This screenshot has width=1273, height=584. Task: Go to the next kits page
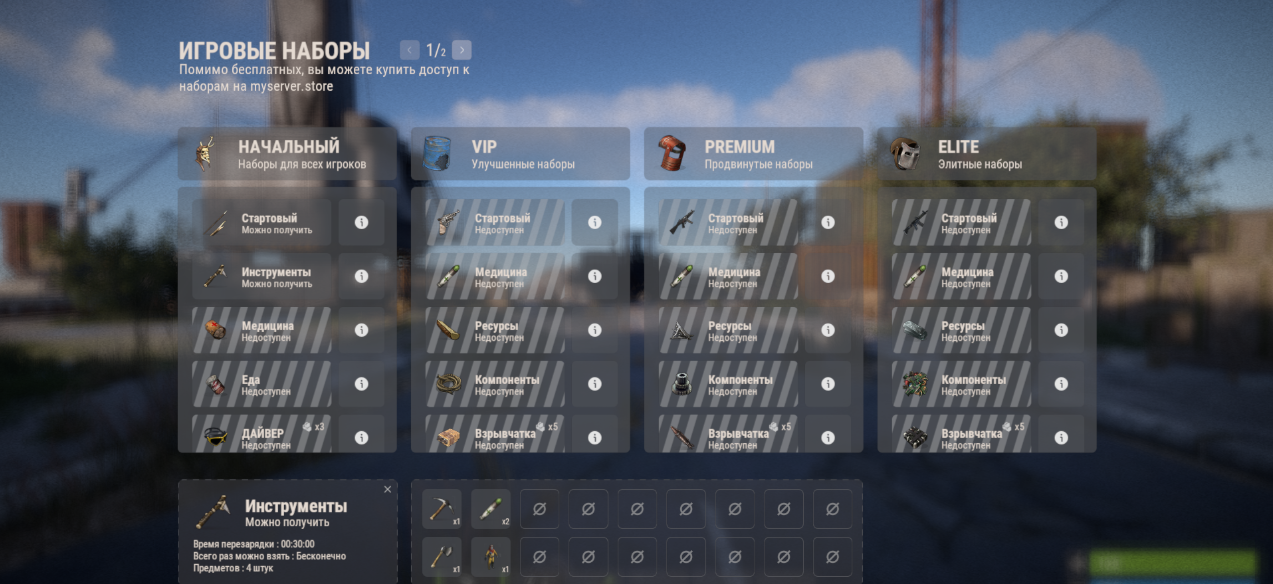point(461,50)
